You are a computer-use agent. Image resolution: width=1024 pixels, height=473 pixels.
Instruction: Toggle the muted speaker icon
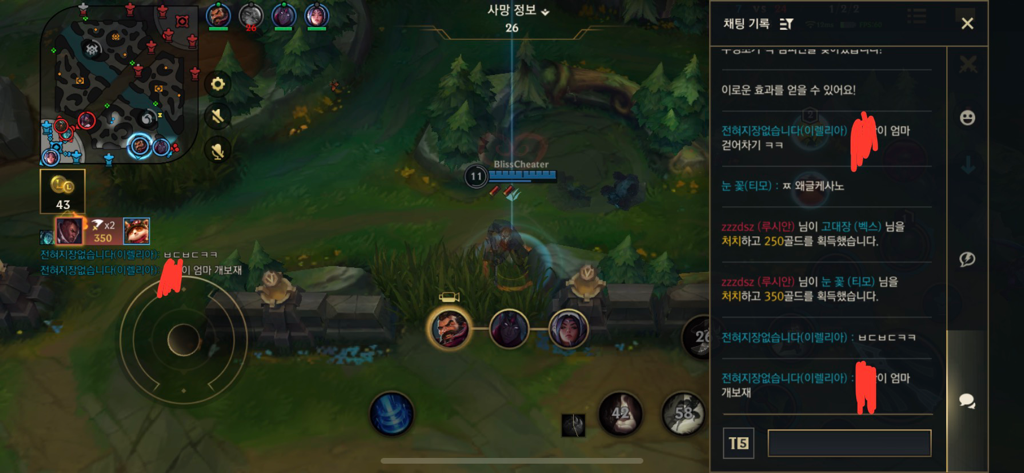(x=218, y=117)
